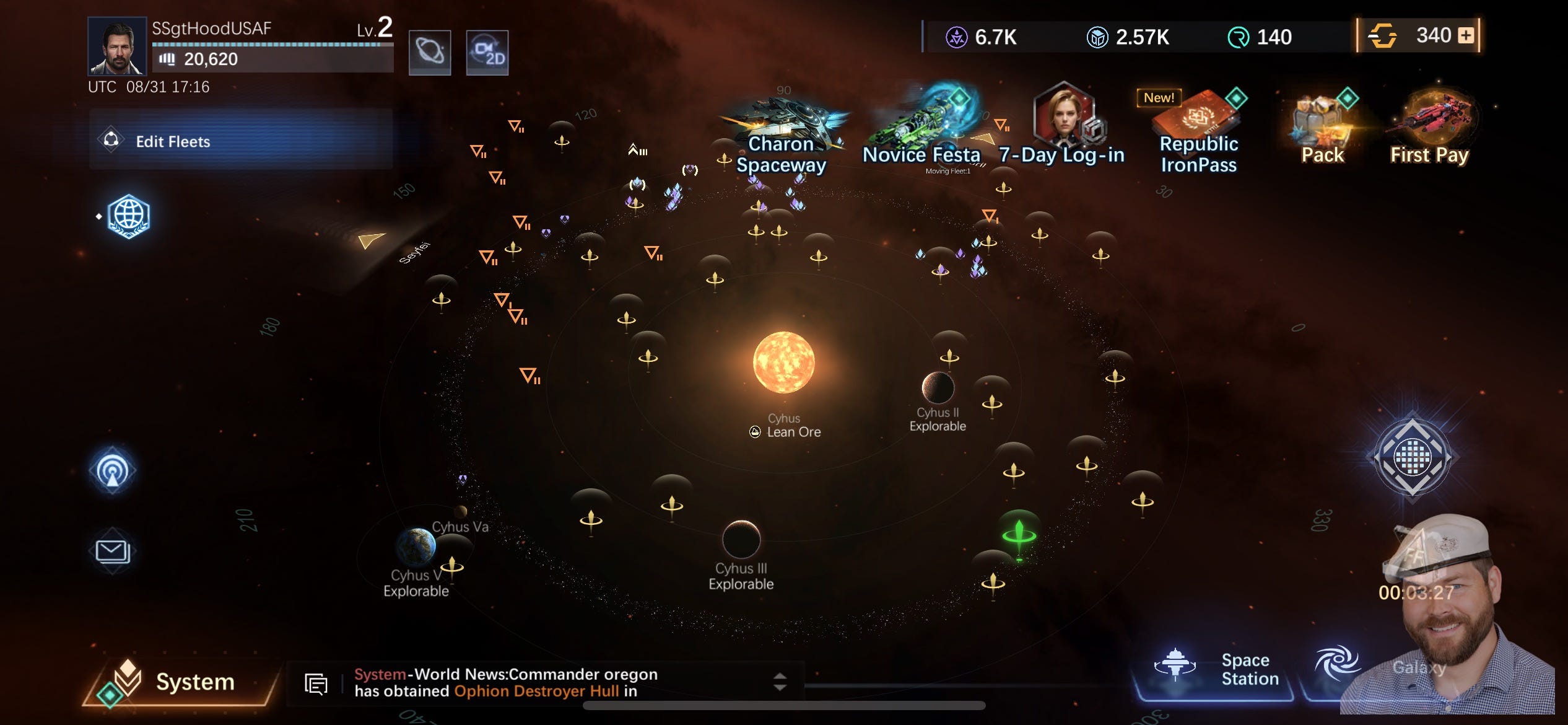
Task: Open the Novice Festa event
Action: pyautogui.click(x=923, y=129)
